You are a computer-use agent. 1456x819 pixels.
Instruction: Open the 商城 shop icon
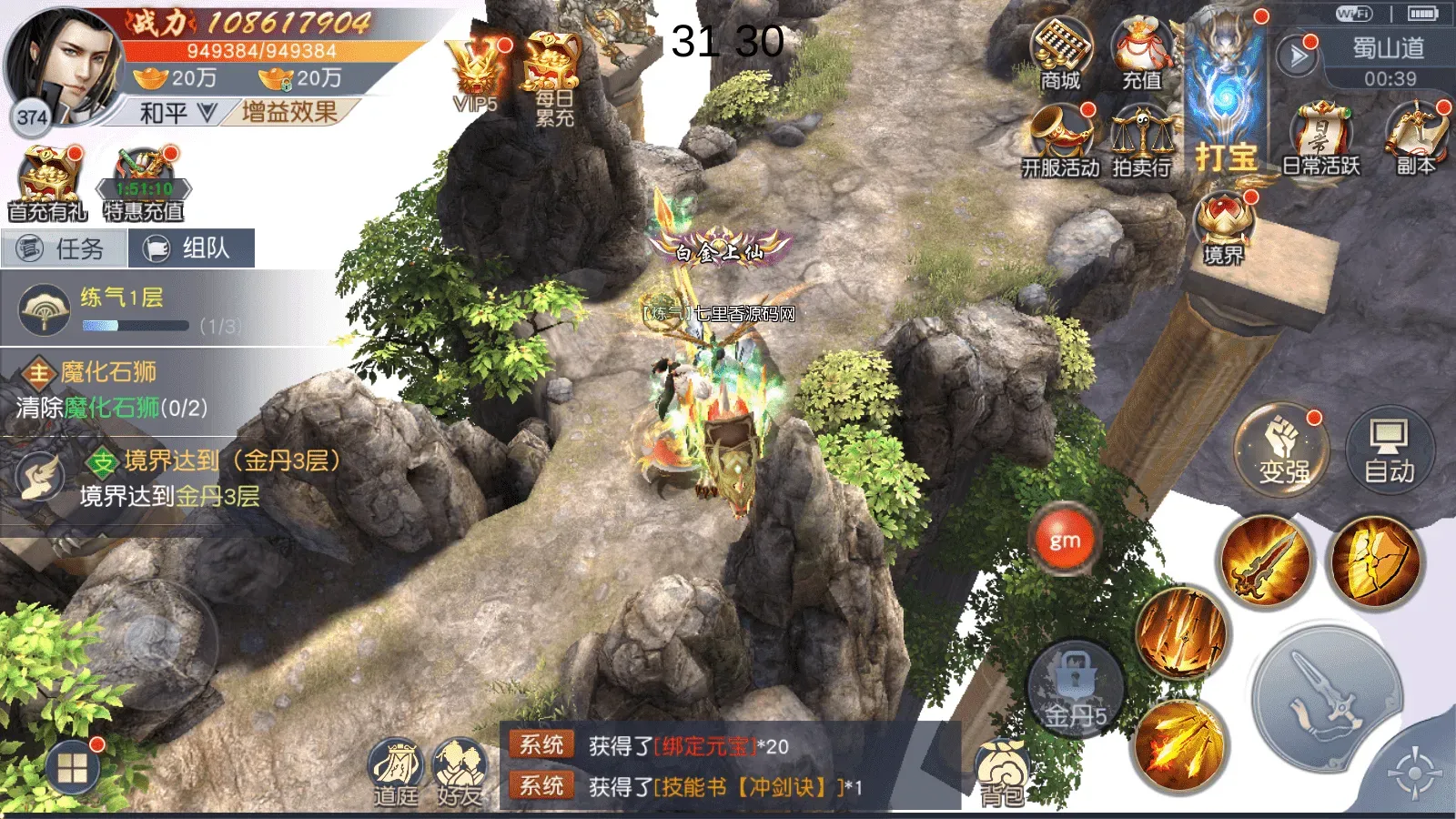(x=1061, y=53)
